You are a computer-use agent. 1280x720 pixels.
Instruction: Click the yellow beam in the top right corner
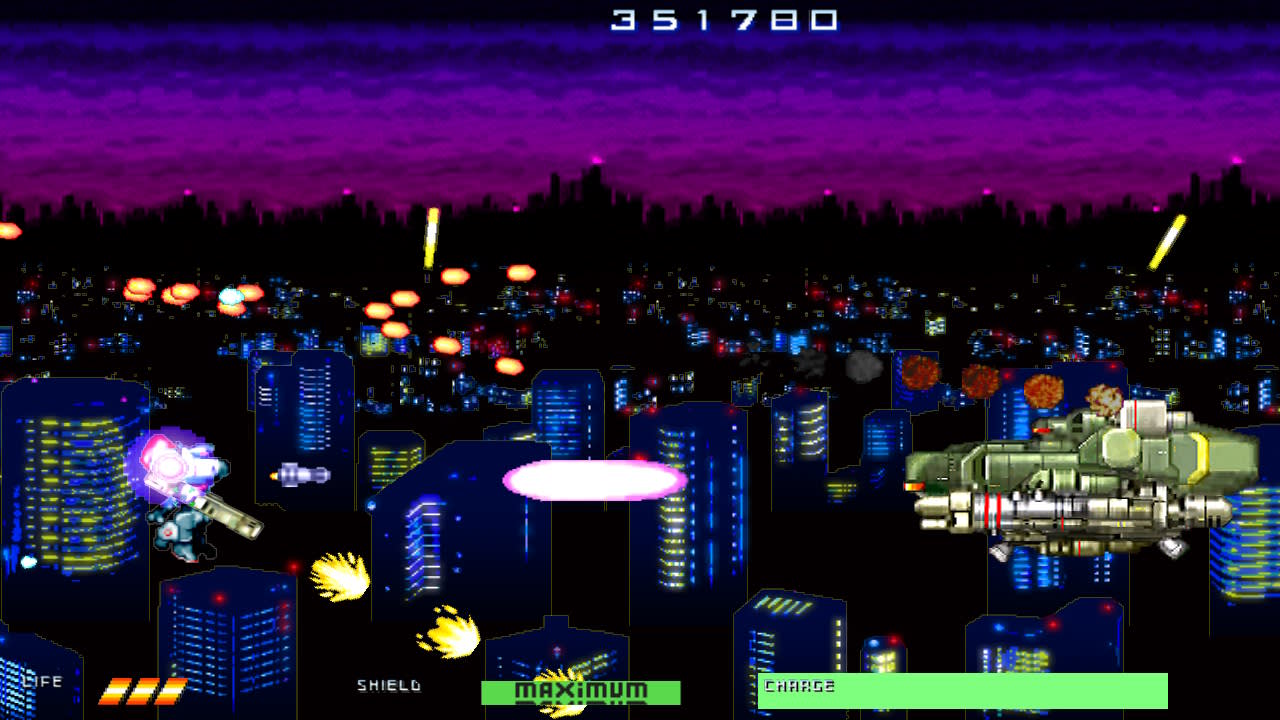pyautogui.click(x=1165, y=240)
